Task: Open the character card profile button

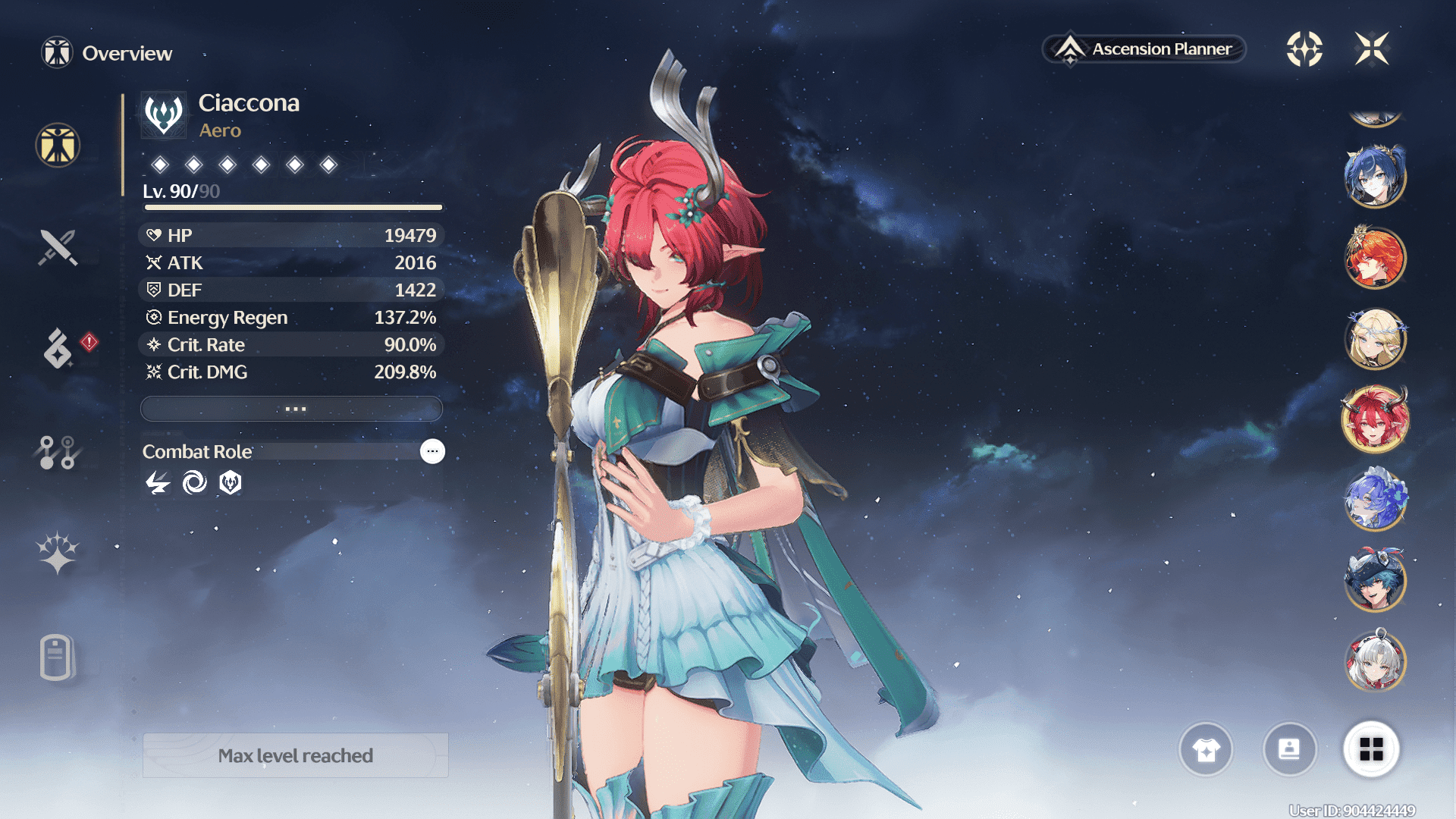Action: pos(1289,749)
